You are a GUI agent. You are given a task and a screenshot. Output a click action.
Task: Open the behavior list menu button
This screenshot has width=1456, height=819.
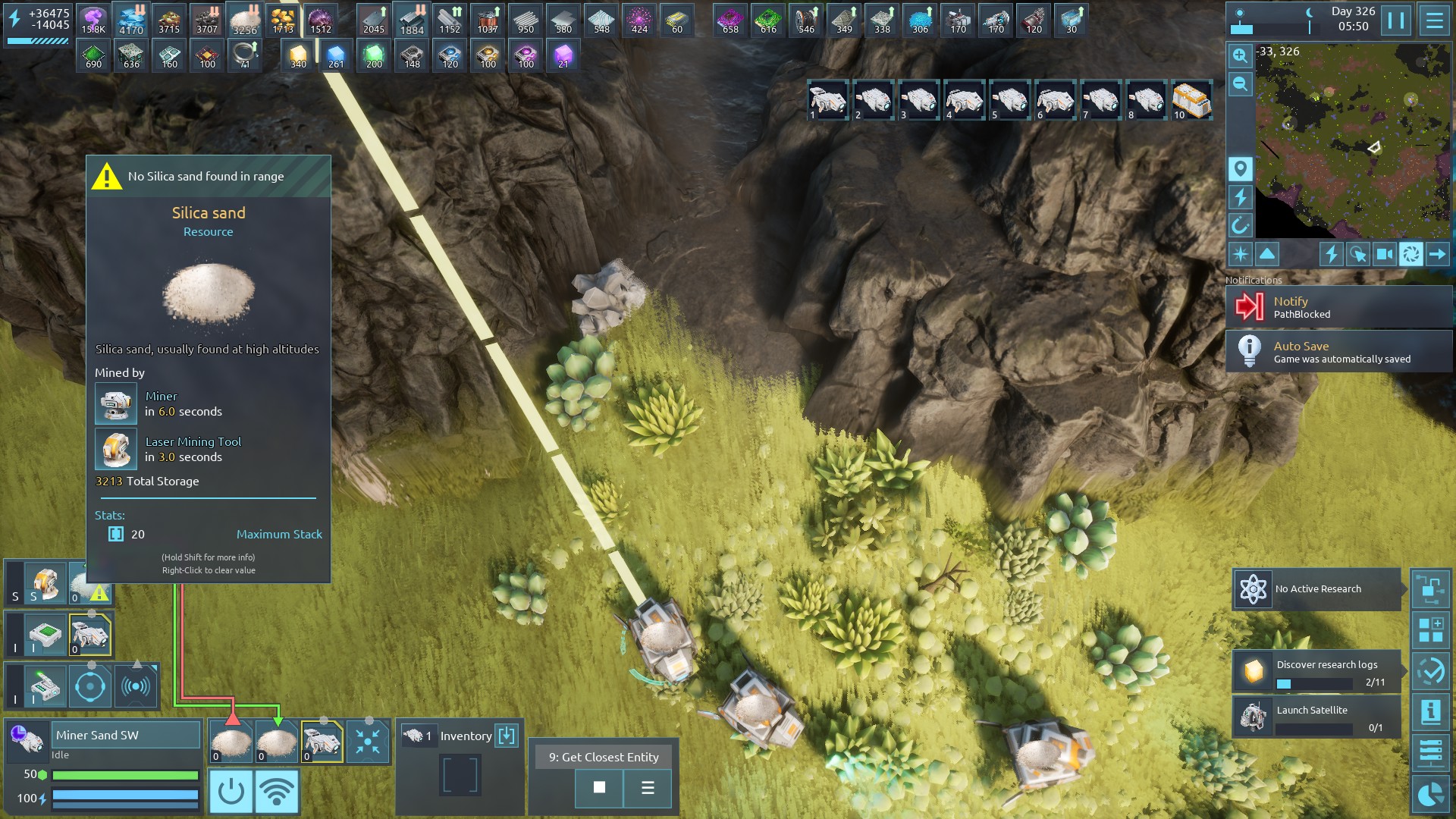pyautogui.click(x=648, y=788)
